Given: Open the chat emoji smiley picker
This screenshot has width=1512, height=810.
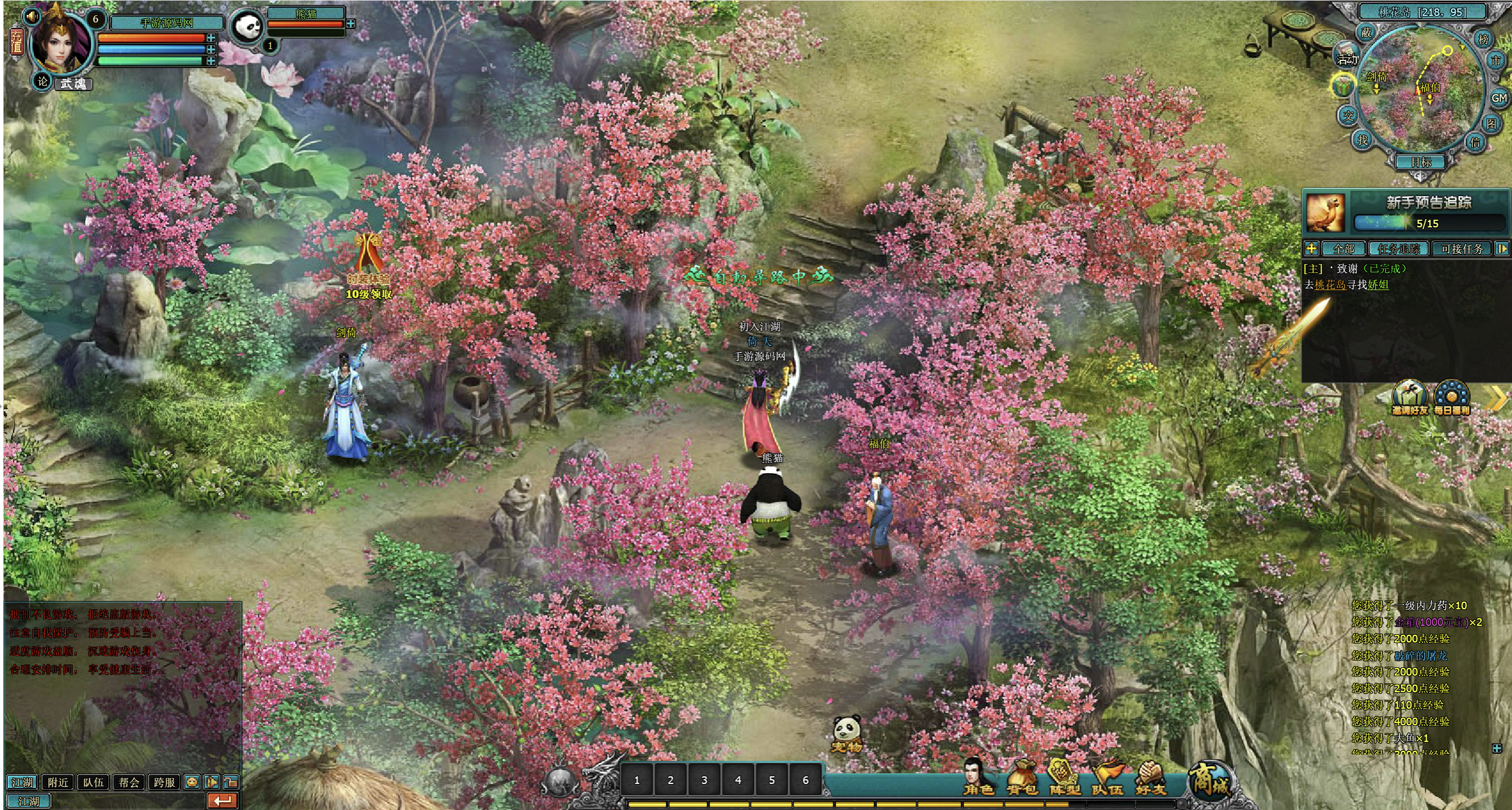Looking at the screenshot, I should 192,782.
